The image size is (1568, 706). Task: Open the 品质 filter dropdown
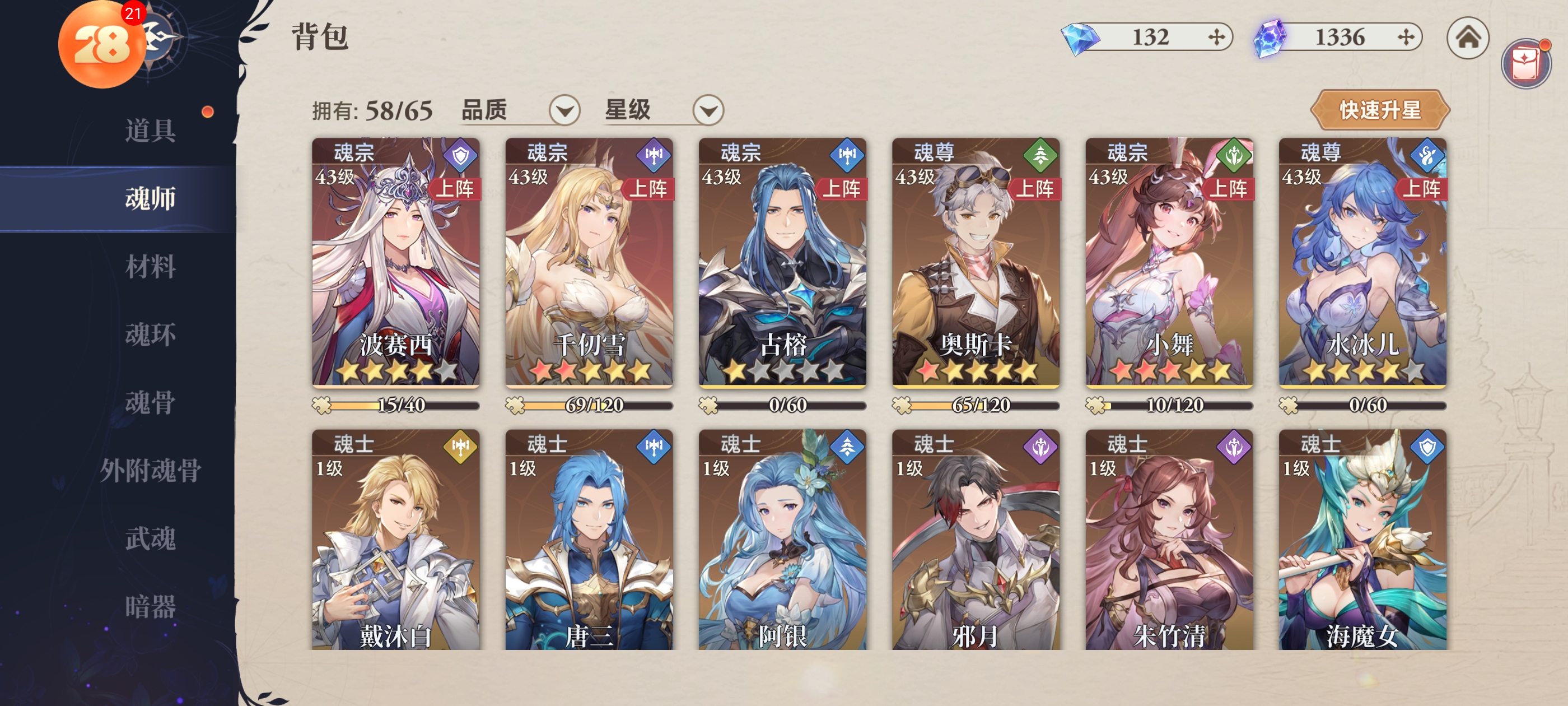pos(564,111)
